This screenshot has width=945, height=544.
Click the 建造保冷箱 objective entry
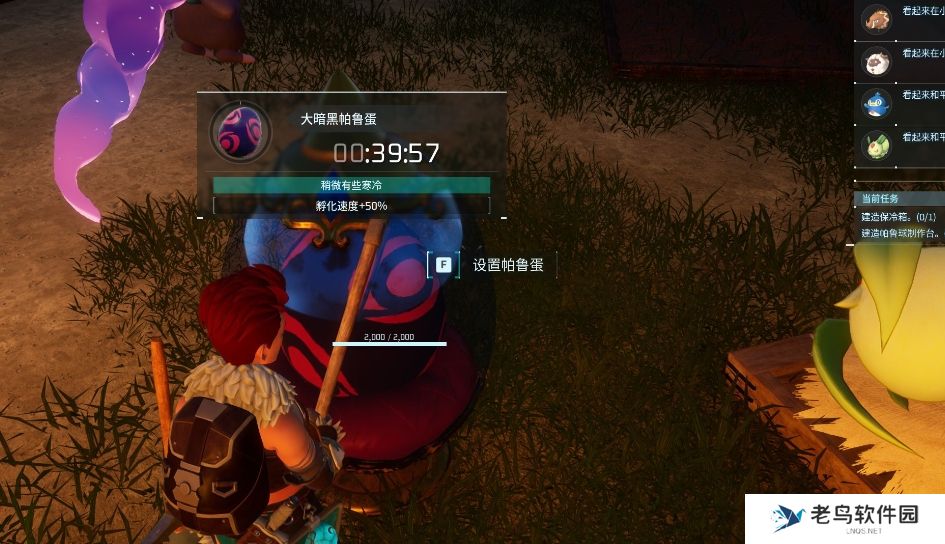click(x=898, y=216)
